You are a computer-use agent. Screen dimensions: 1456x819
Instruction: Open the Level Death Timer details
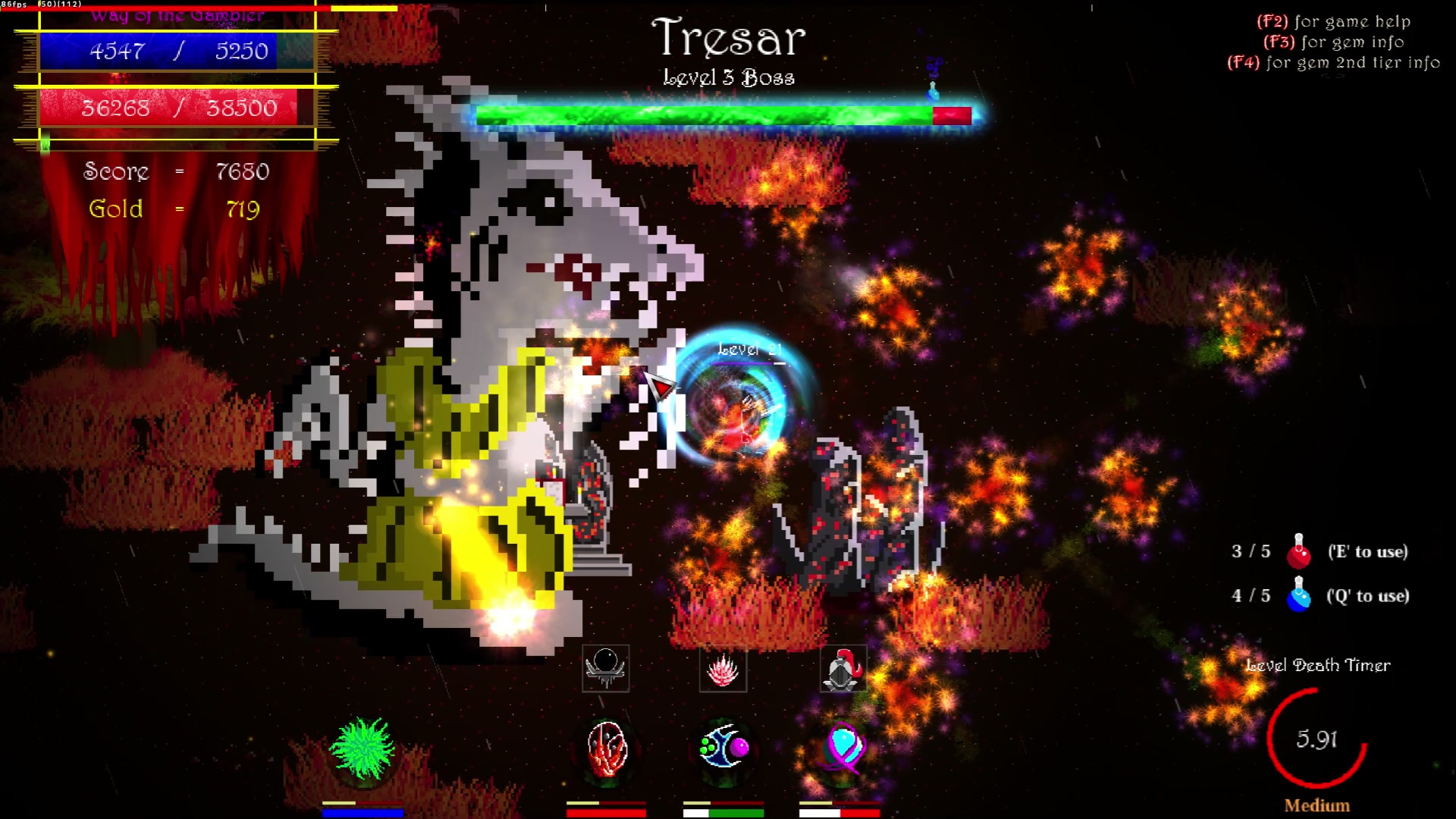[x=1318, y=665]
